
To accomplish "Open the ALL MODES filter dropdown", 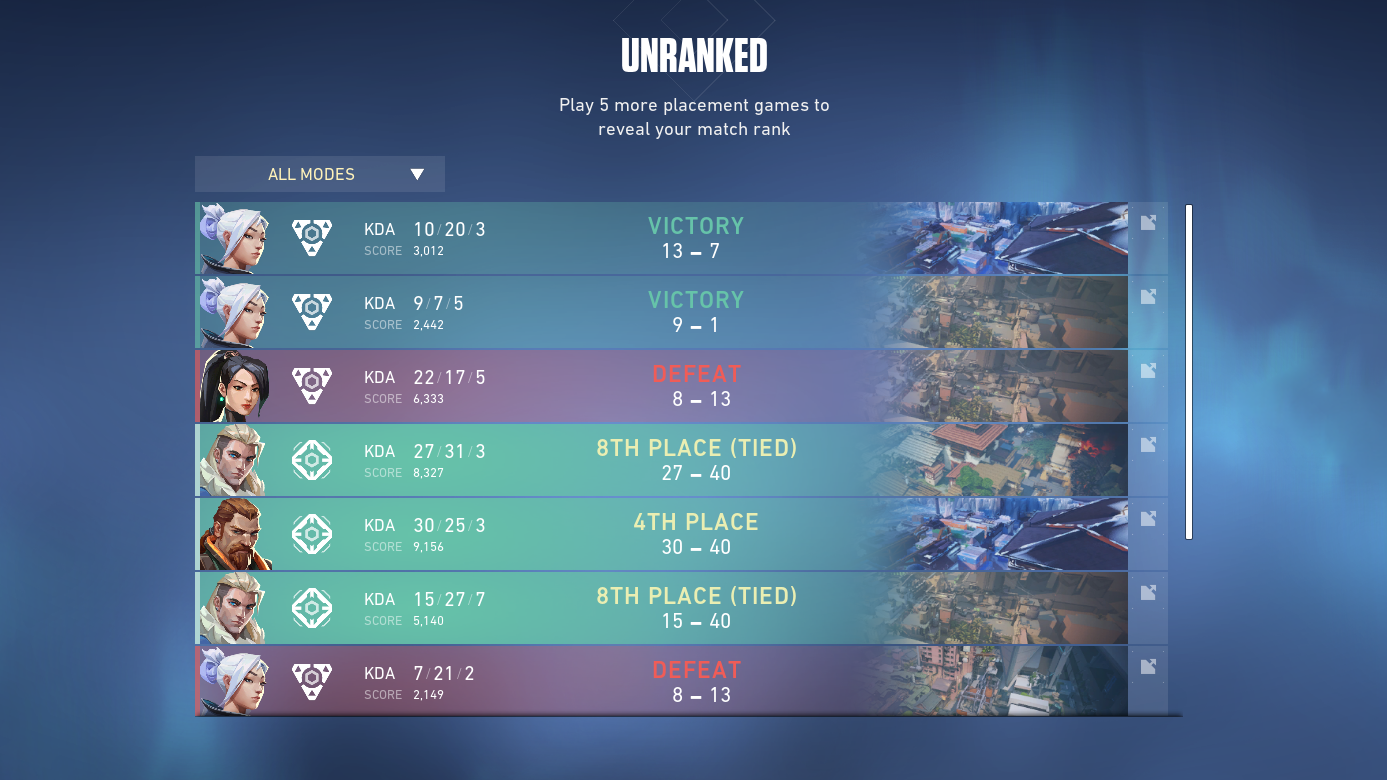I will click(x=319, y=174).
